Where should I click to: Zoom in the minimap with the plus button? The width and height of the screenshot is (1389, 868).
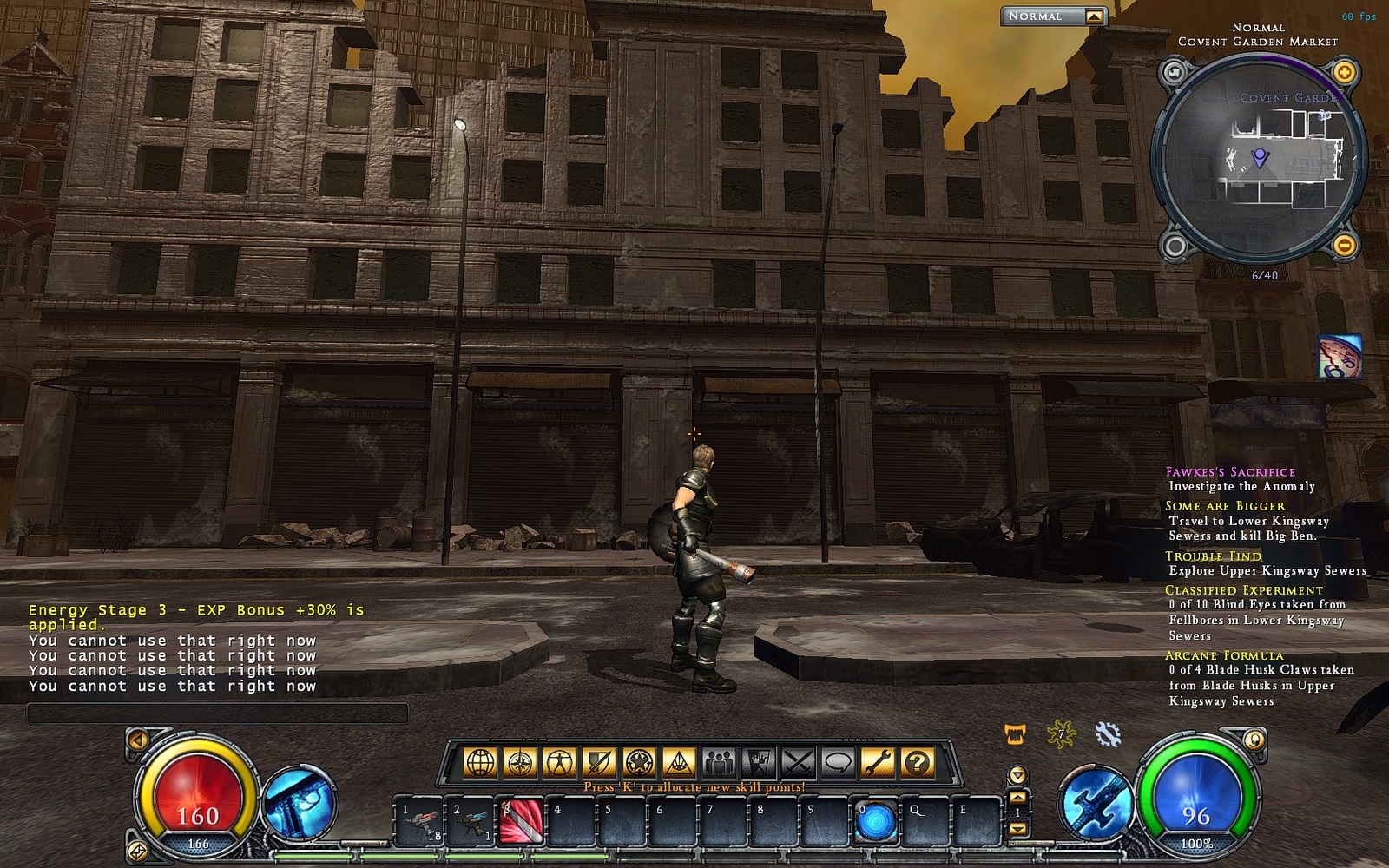point(1344,72)
